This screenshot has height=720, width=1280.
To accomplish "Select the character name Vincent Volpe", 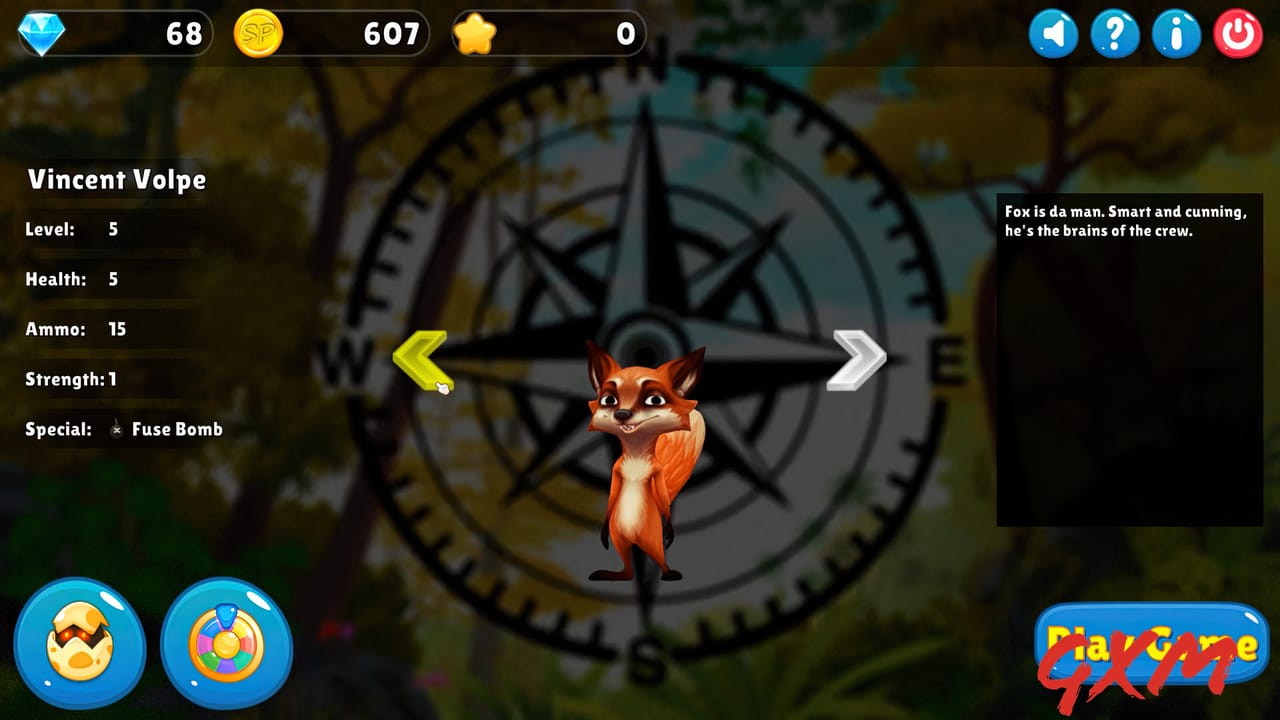I will (115, 181).
